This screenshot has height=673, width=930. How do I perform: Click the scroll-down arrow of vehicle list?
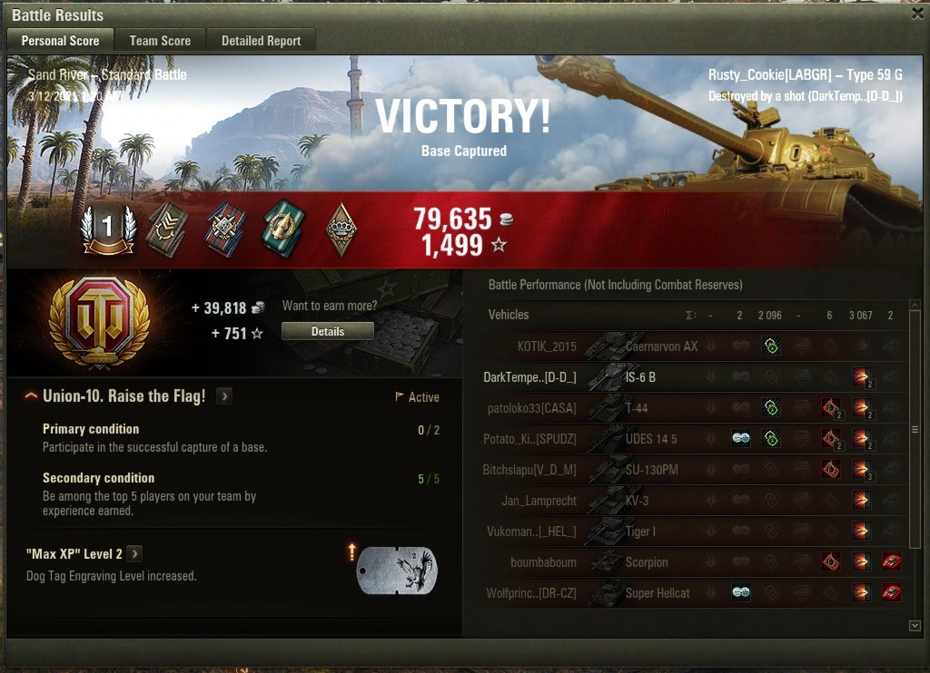pos(915,626)
